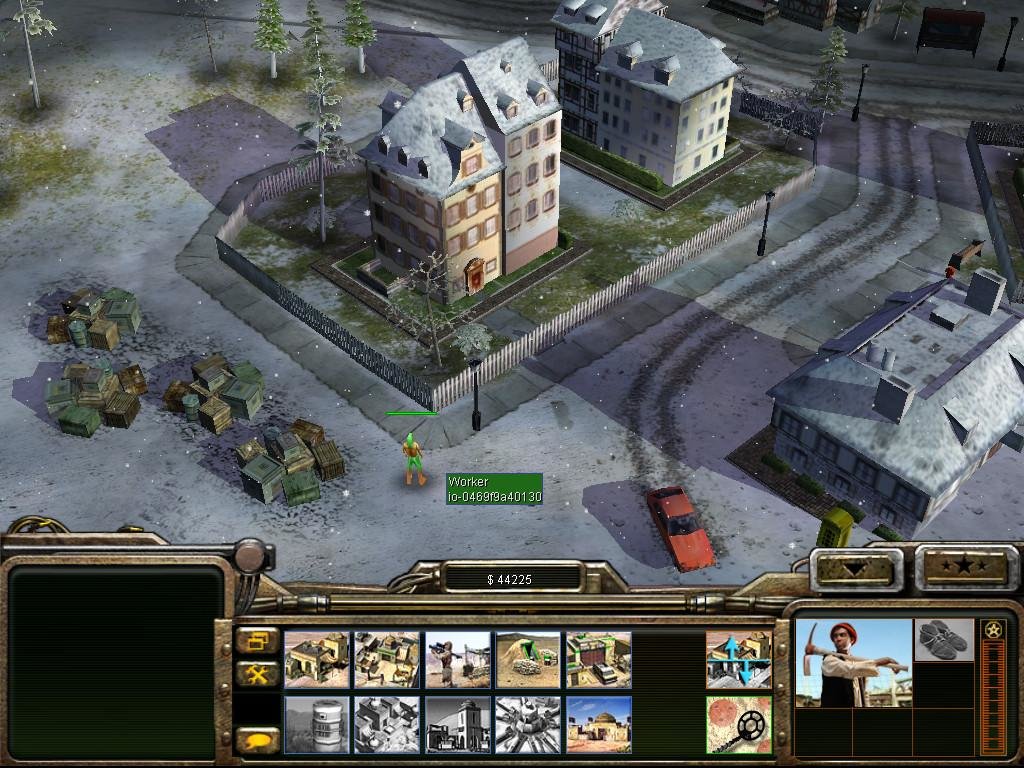Click the crossed hammer and wrench button
The height and width of the screenshot is (768, 1024).
[258, 675]
